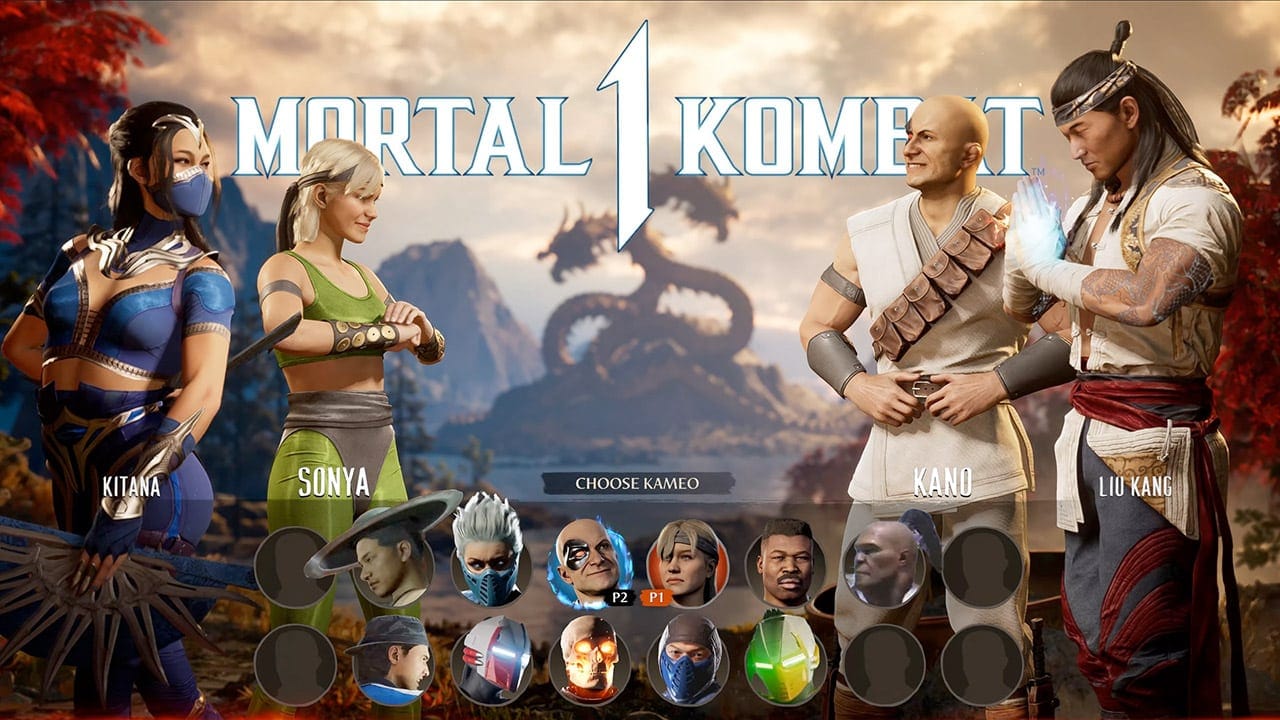The height and width of the screenshot is (720, 1280).
Task: Select the Jax kameo portrait
Action: (x=782, y=560)
